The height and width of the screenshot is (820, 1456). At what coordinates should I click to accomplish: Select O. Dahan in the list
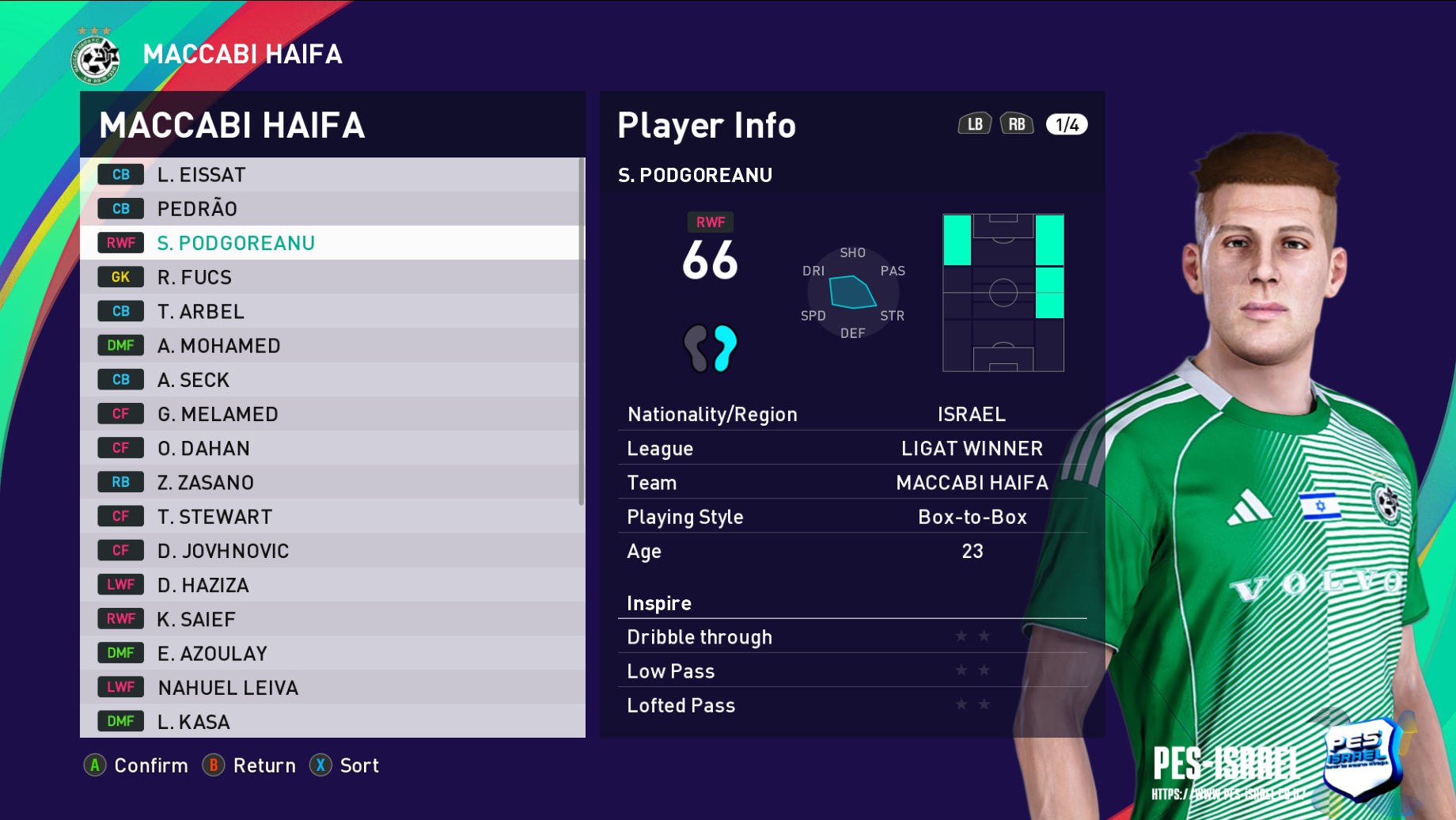332,448
